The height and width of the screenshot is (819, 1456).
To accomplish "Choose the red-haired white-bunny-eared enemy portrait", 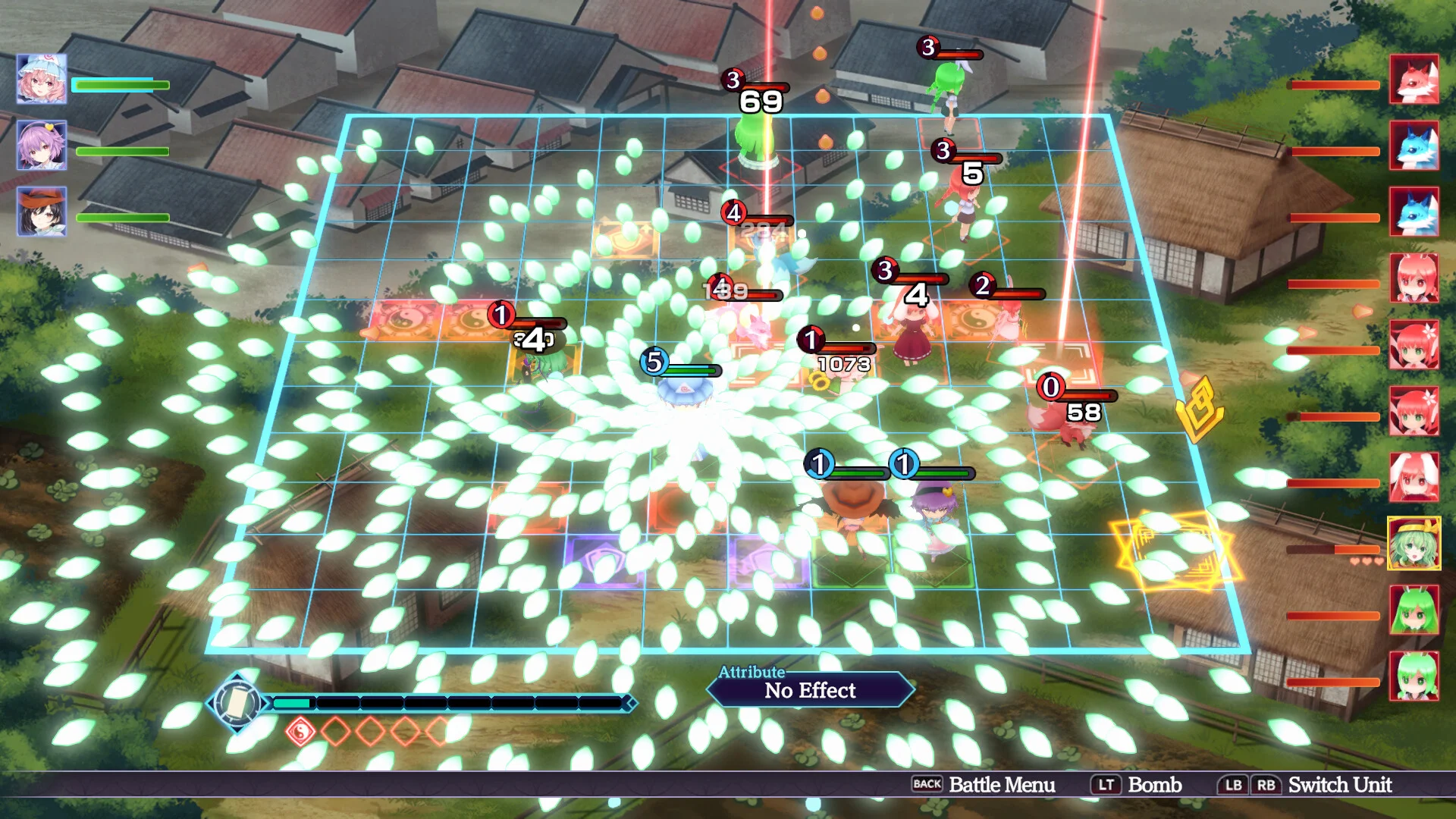I will [x=1414, y=477].
